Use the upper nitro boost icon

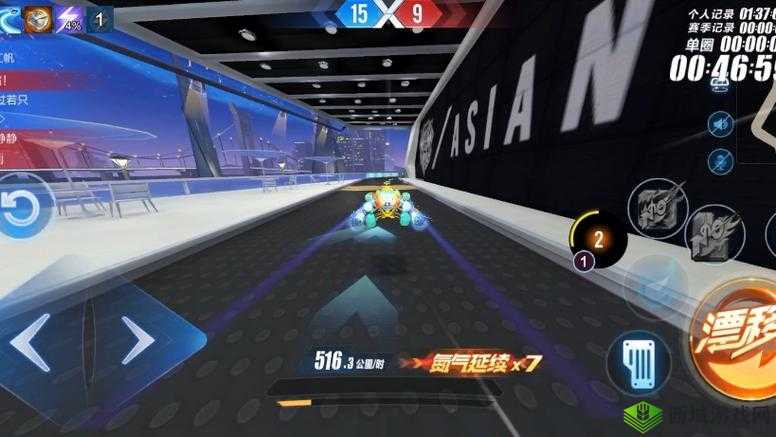657,209
